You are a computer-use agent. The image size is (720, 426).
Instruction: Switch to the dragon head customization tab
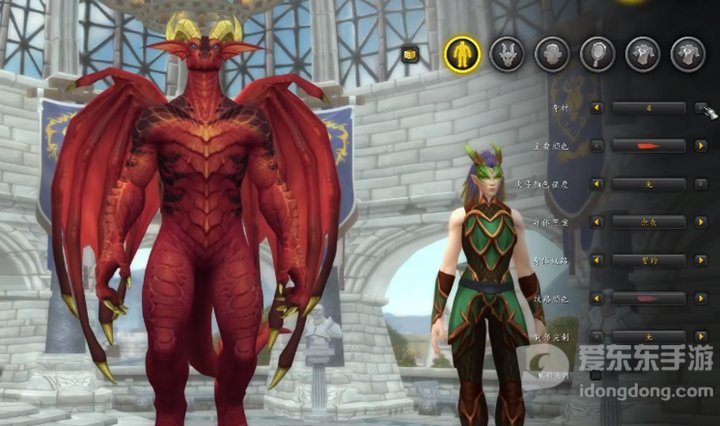tap(507, 53)
